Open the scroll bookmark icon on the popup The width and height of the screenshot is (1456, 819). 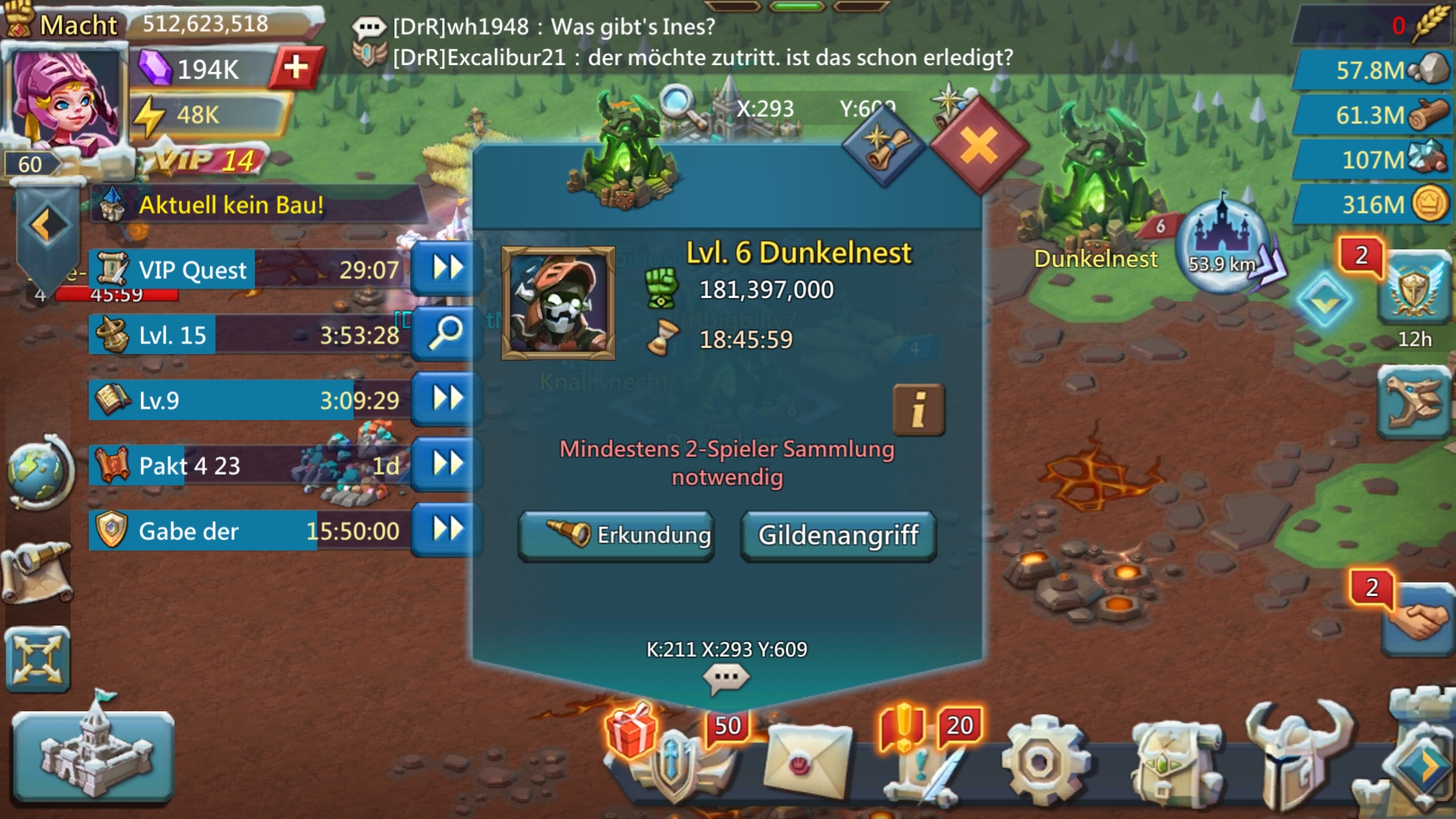click(x=883, y=146)
